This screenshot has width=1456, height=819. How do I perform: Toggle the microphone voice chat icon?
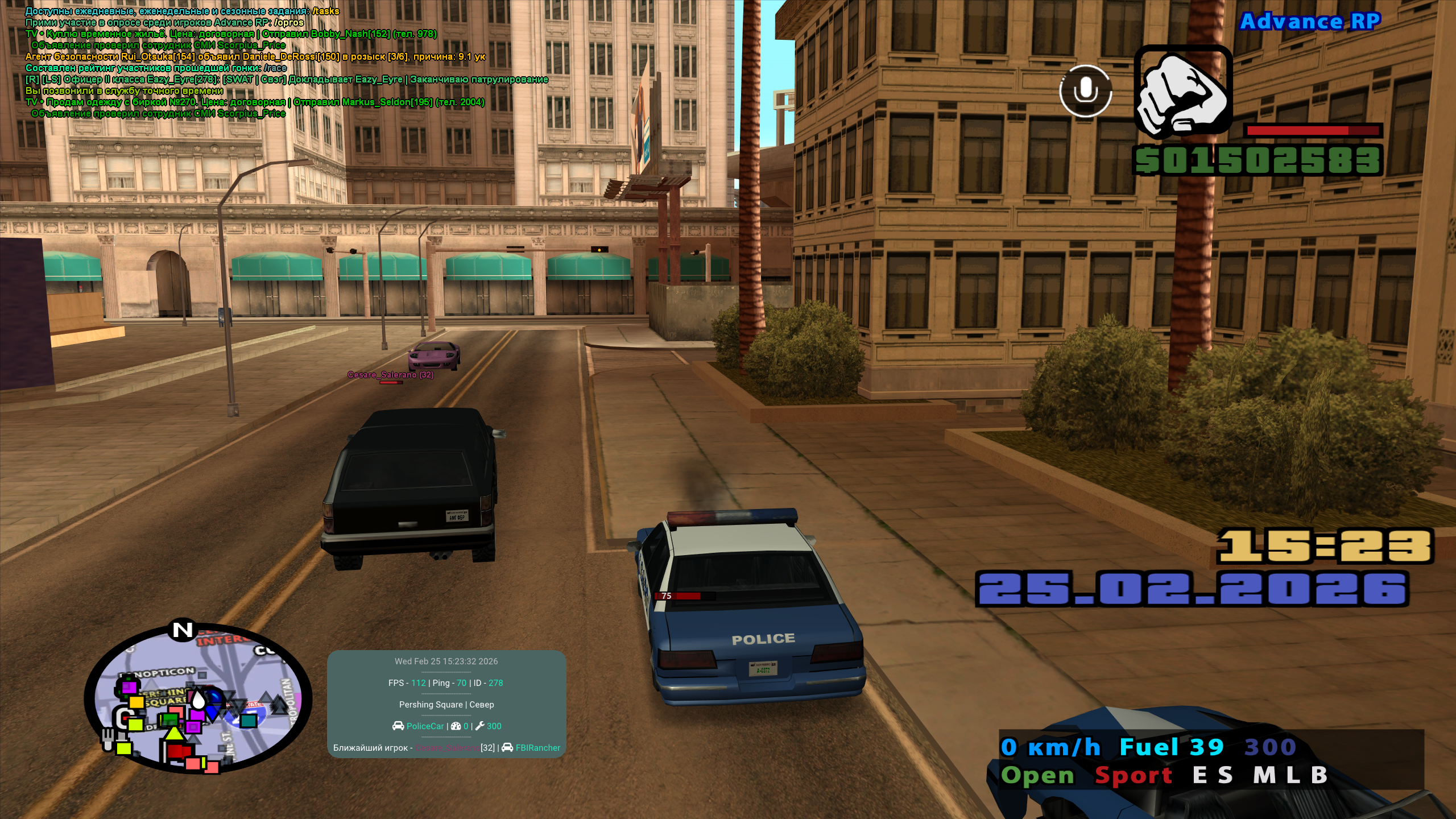[x=1085, y=91]
